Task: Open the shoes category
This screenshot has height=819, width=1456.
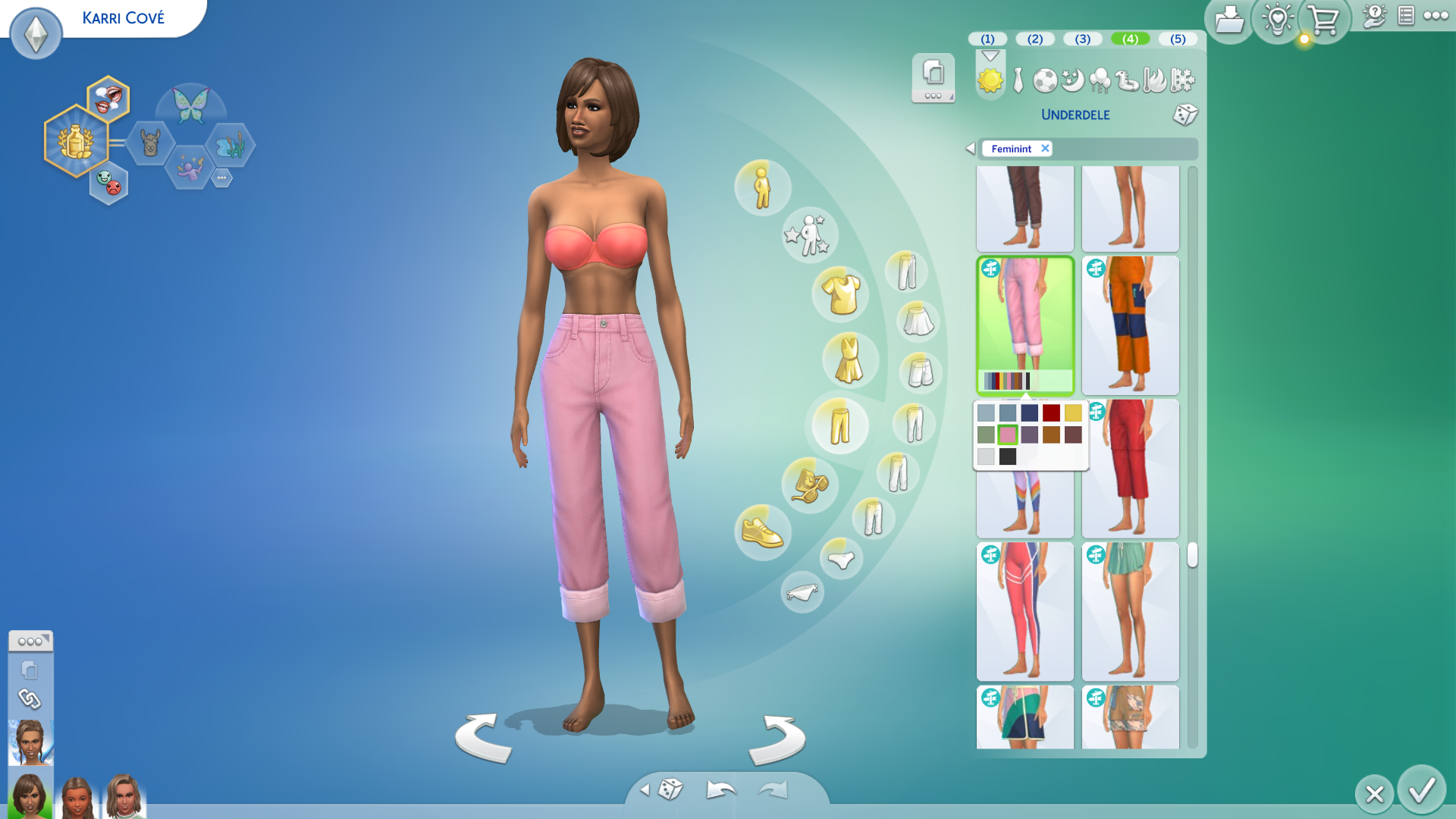Action: click(762, 532)
